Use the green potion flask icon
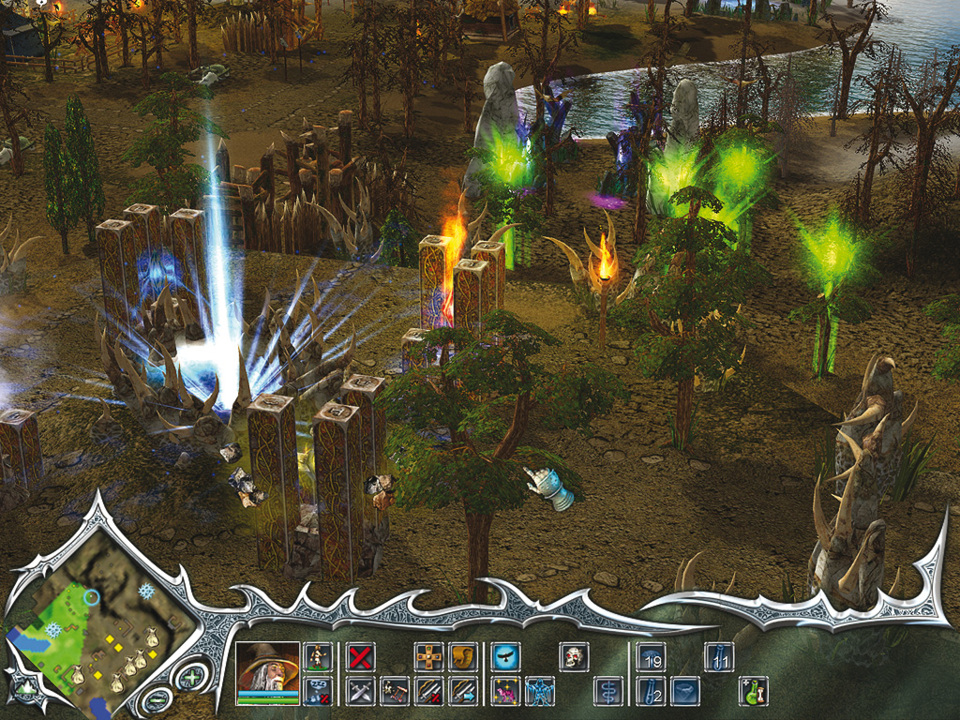 tap(753, 690)
